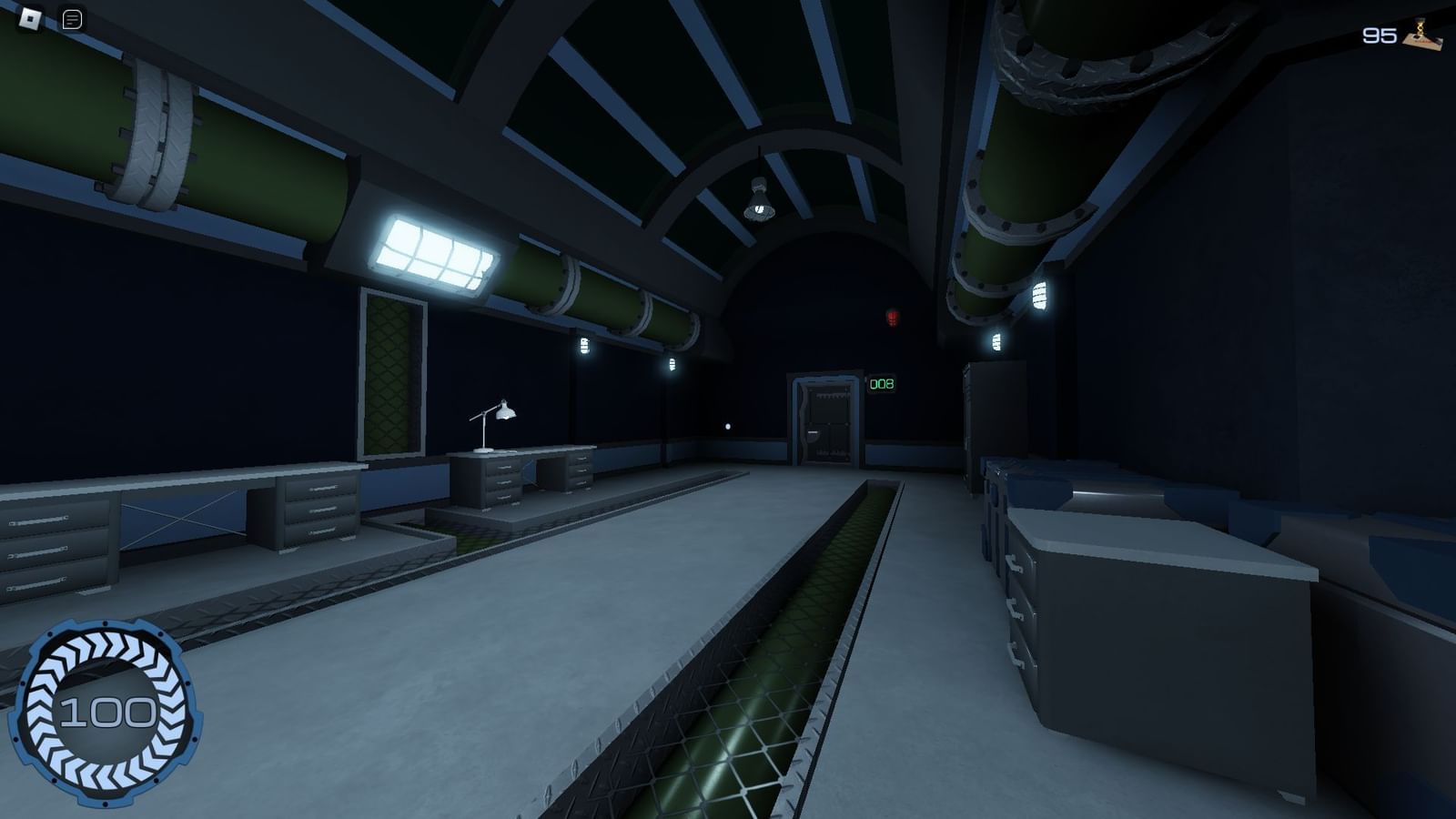Open the Roblox menu icon
This screenshot has width=1456, height=819.
coord(30,18)
